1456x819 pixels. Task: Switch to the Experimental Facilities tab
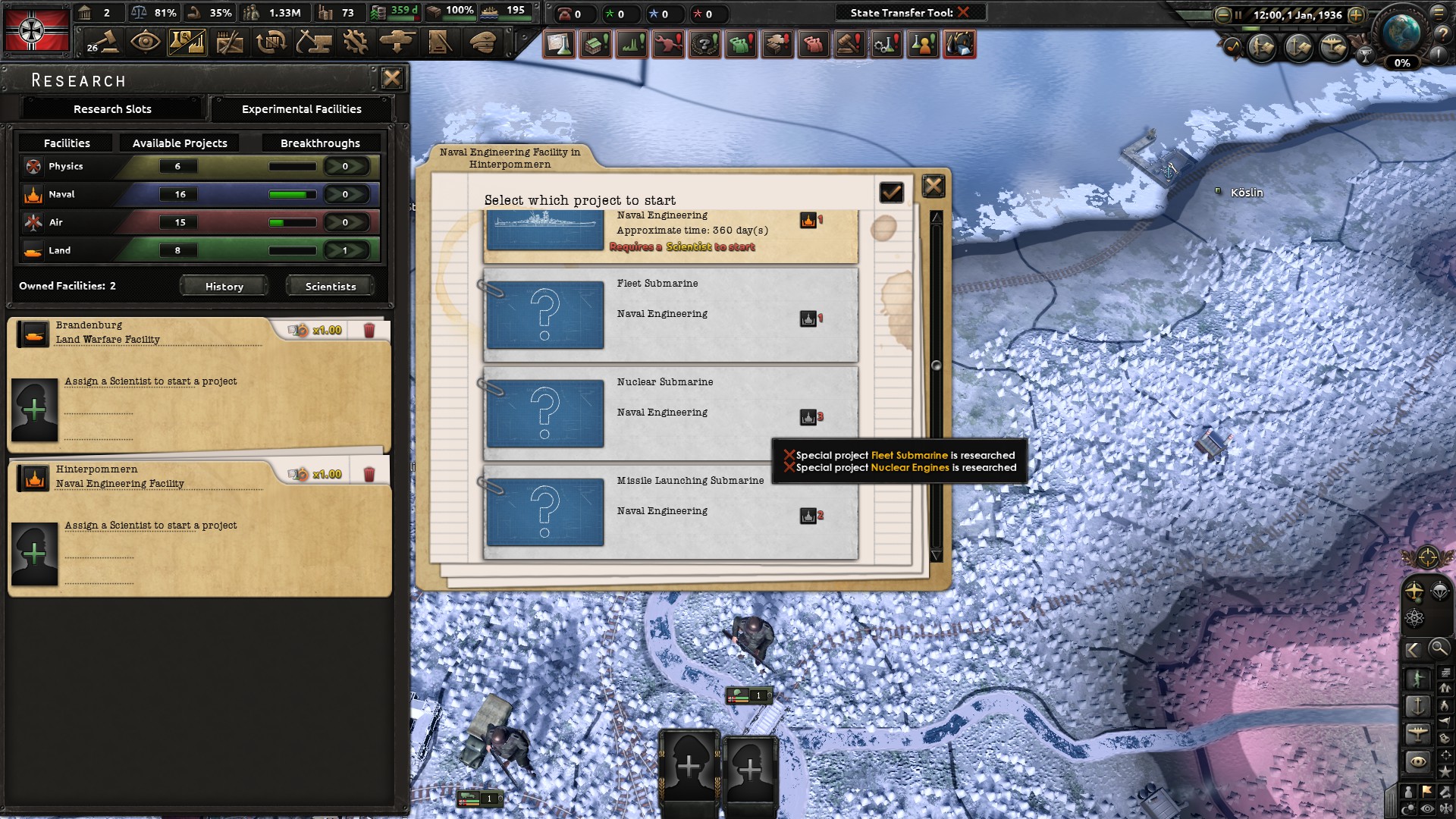click(x=300, y=109)
